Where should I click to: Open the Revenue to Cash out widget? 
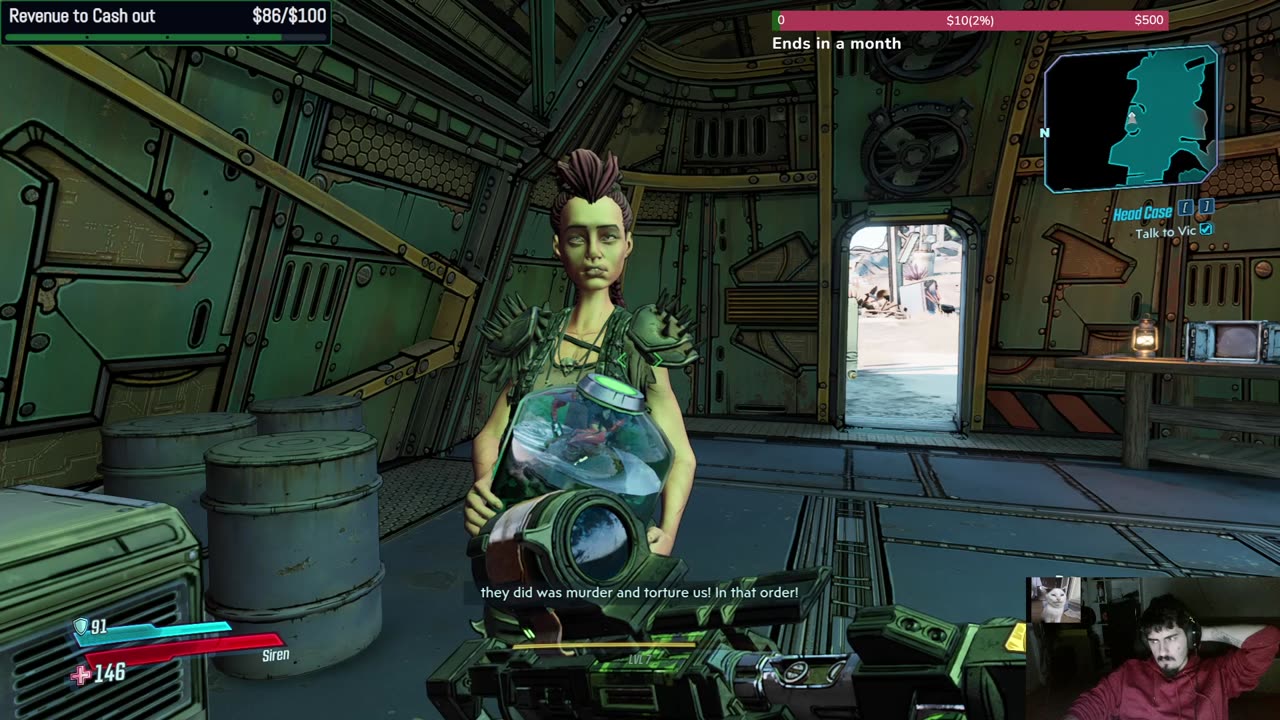tap(166, 22)
